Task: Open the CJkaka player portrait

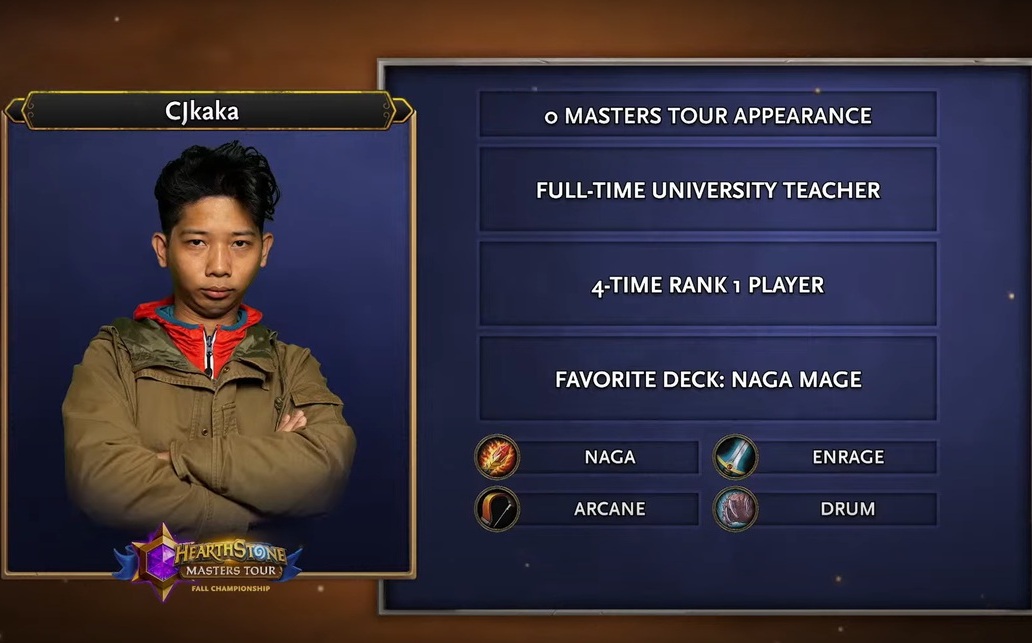Action: click(208, 340)
